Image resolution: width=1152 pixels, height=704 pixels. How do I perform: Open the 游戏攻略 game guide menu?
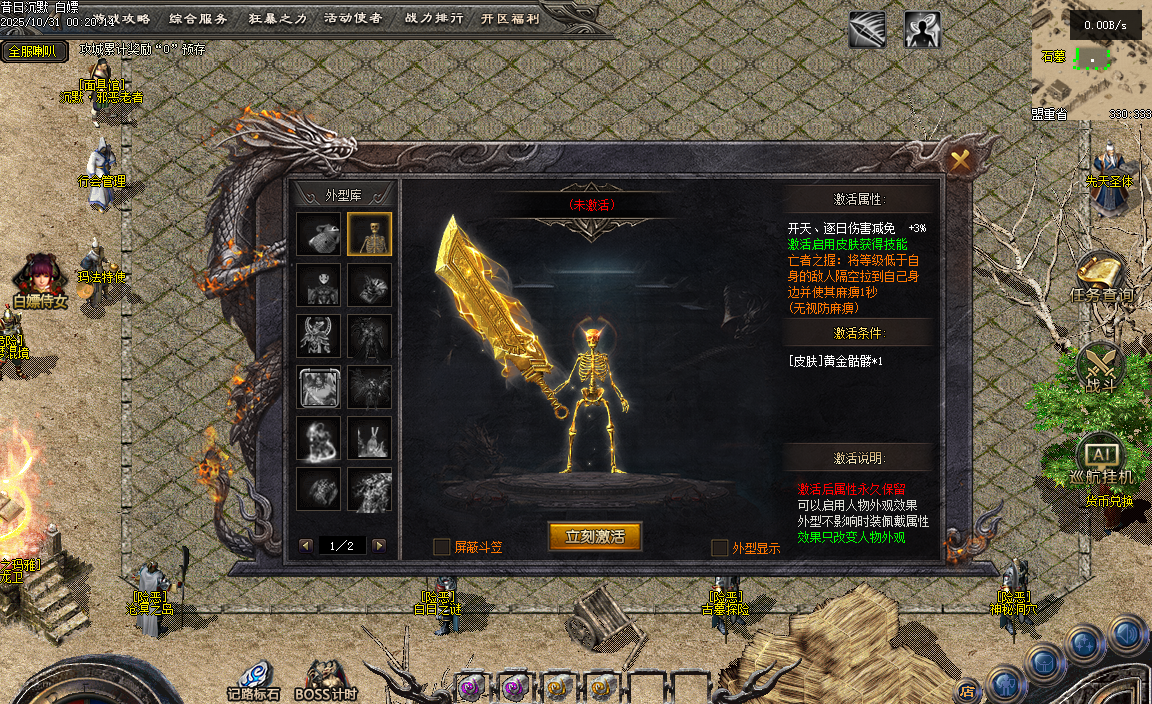click(122, 18)
